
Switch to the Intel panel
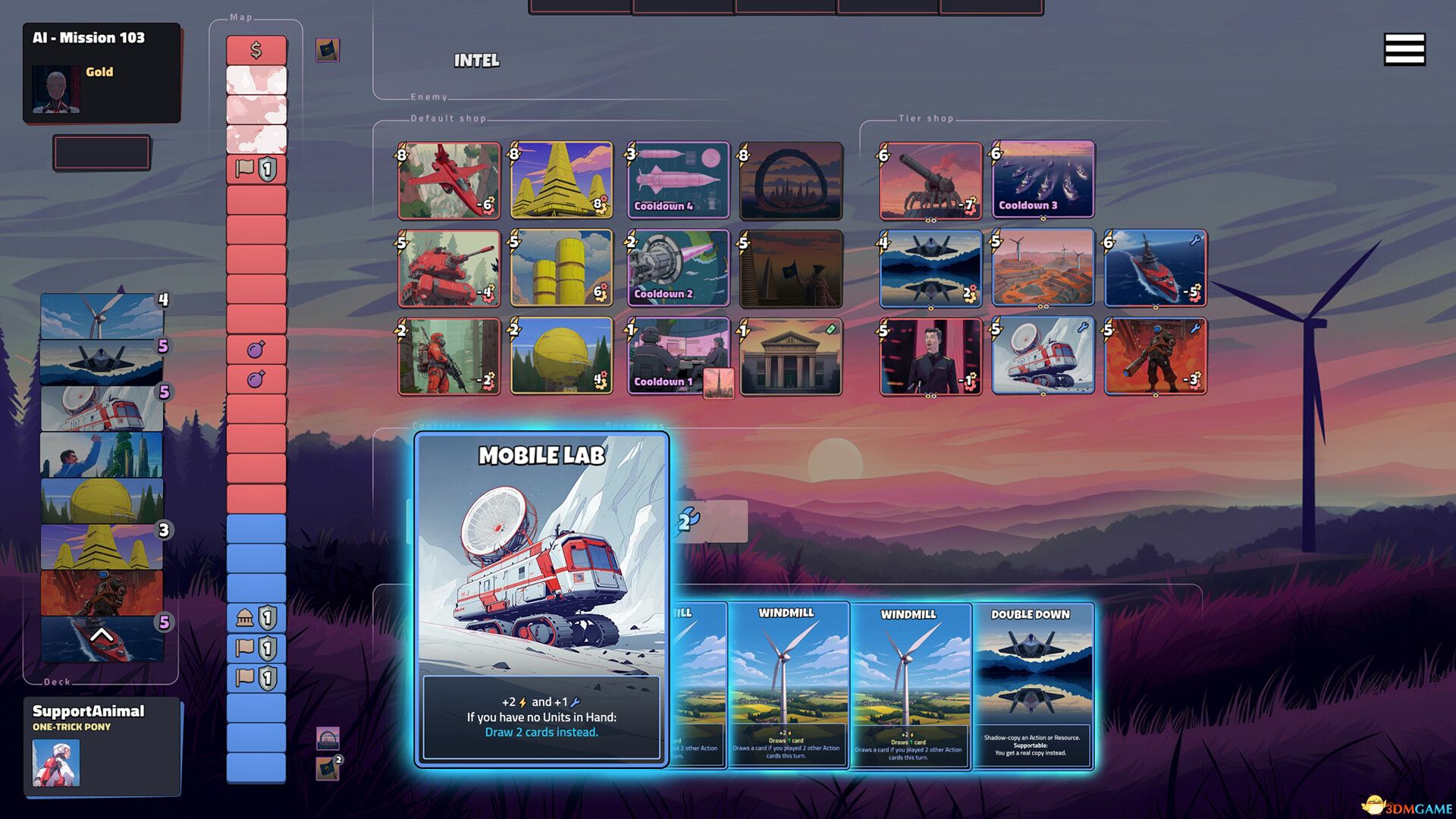click(x=476, y=59)
